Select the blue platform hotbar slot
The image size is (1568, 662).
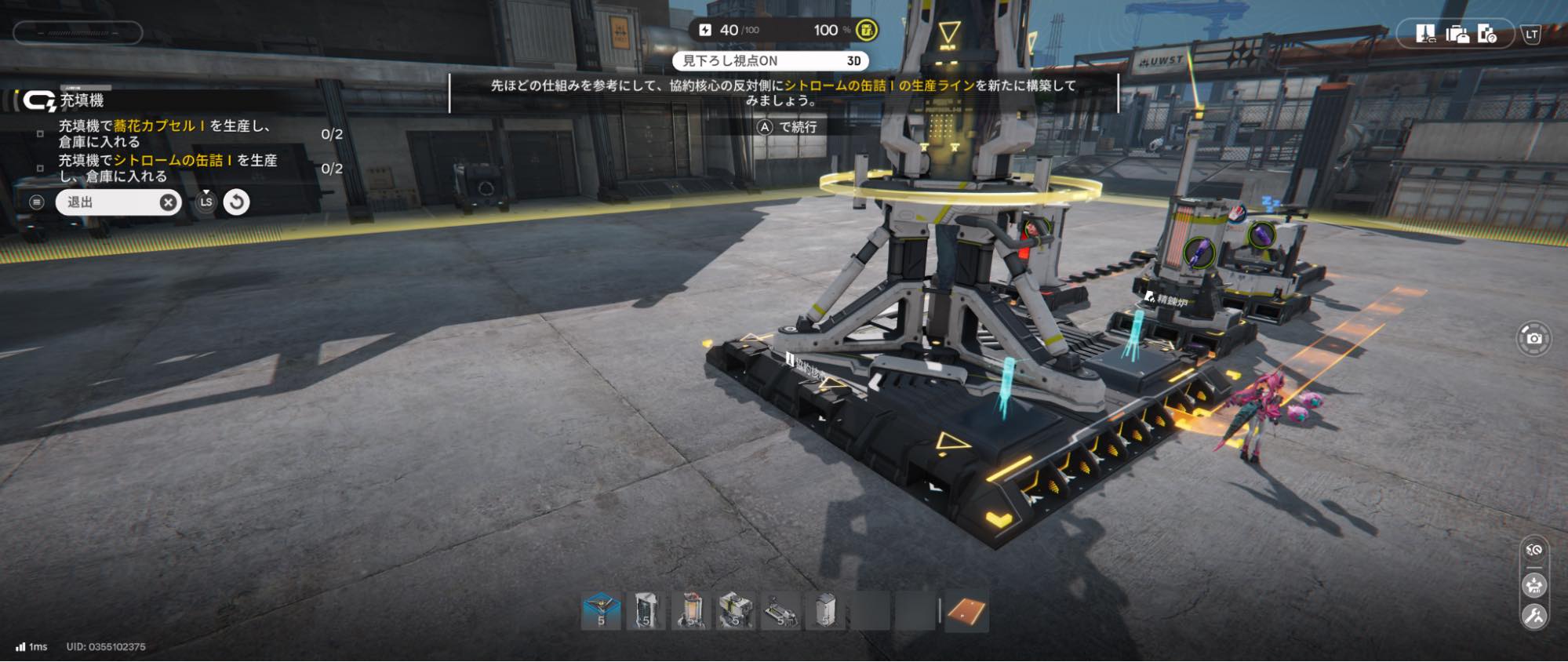[x=602, y=612]
